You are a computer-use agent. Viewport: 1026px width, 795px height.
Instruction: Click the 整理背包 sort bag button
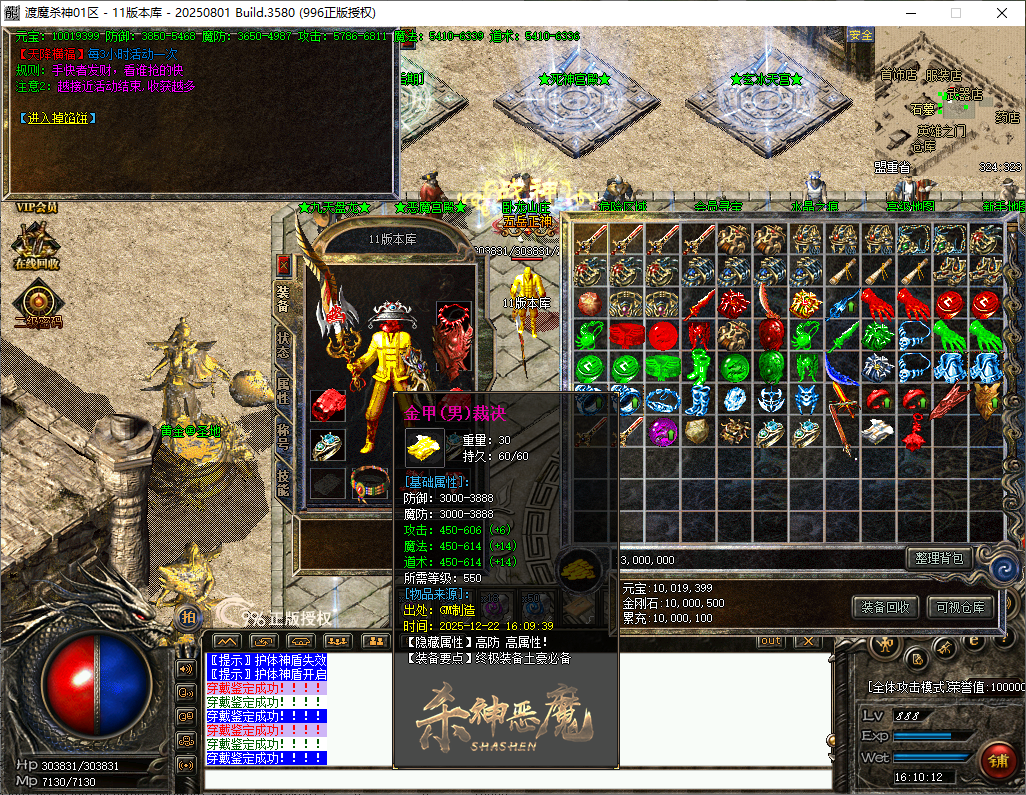[937, 558]
